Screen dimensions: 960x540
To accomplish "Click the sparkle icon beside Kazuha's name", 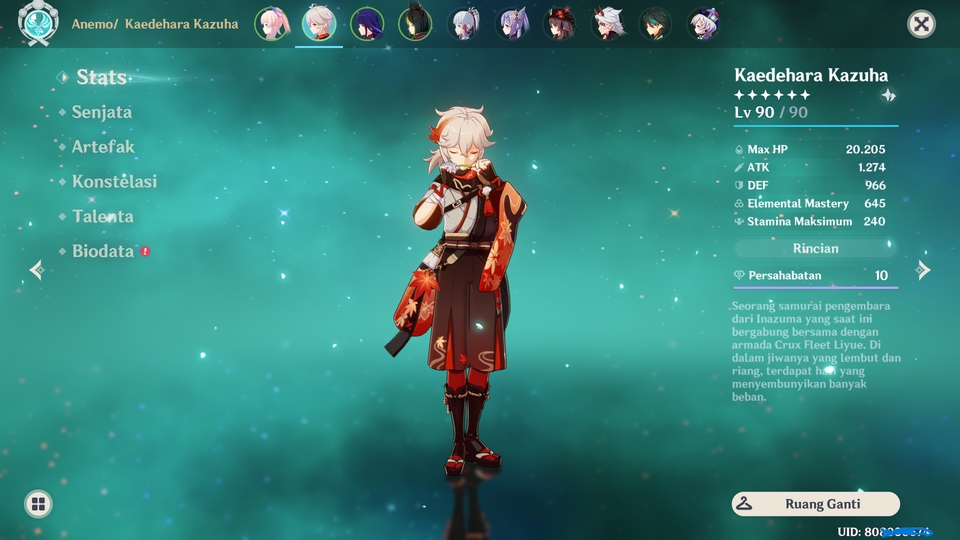I will (888, 96).
